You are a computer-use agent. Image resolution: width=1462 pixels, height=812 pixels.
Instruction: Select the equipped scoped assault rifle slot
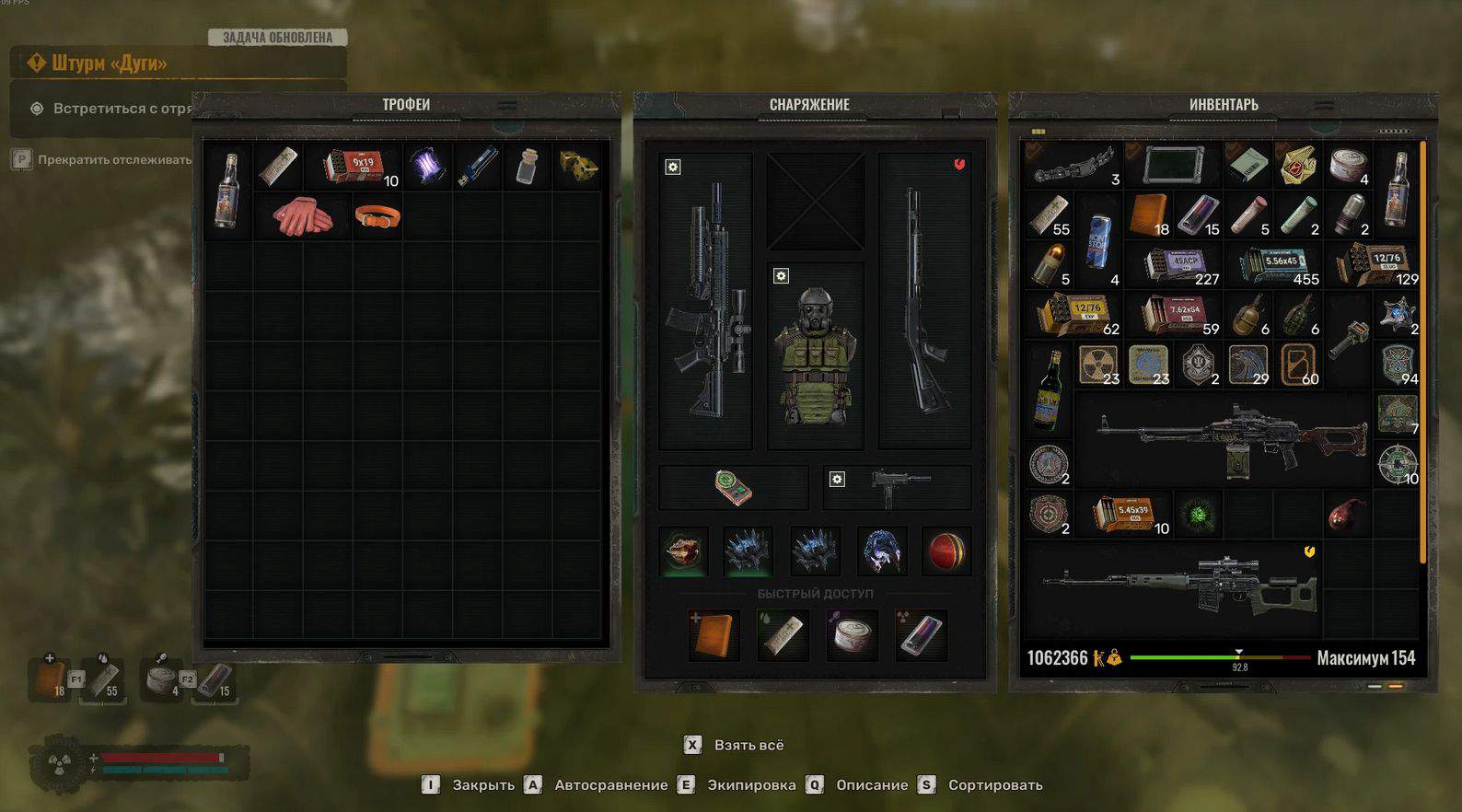click(706, 301)
